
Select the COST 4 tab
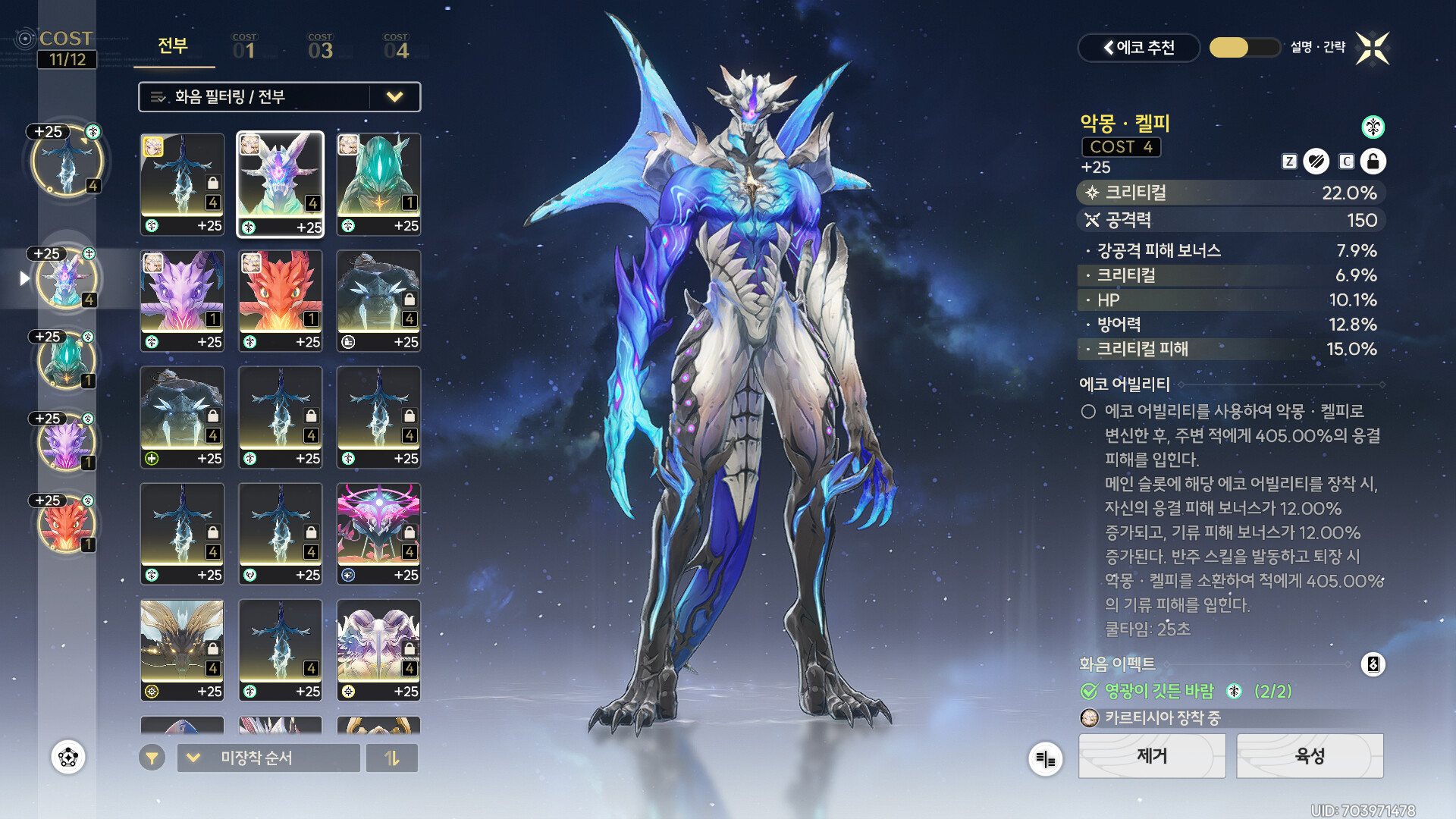396,47
